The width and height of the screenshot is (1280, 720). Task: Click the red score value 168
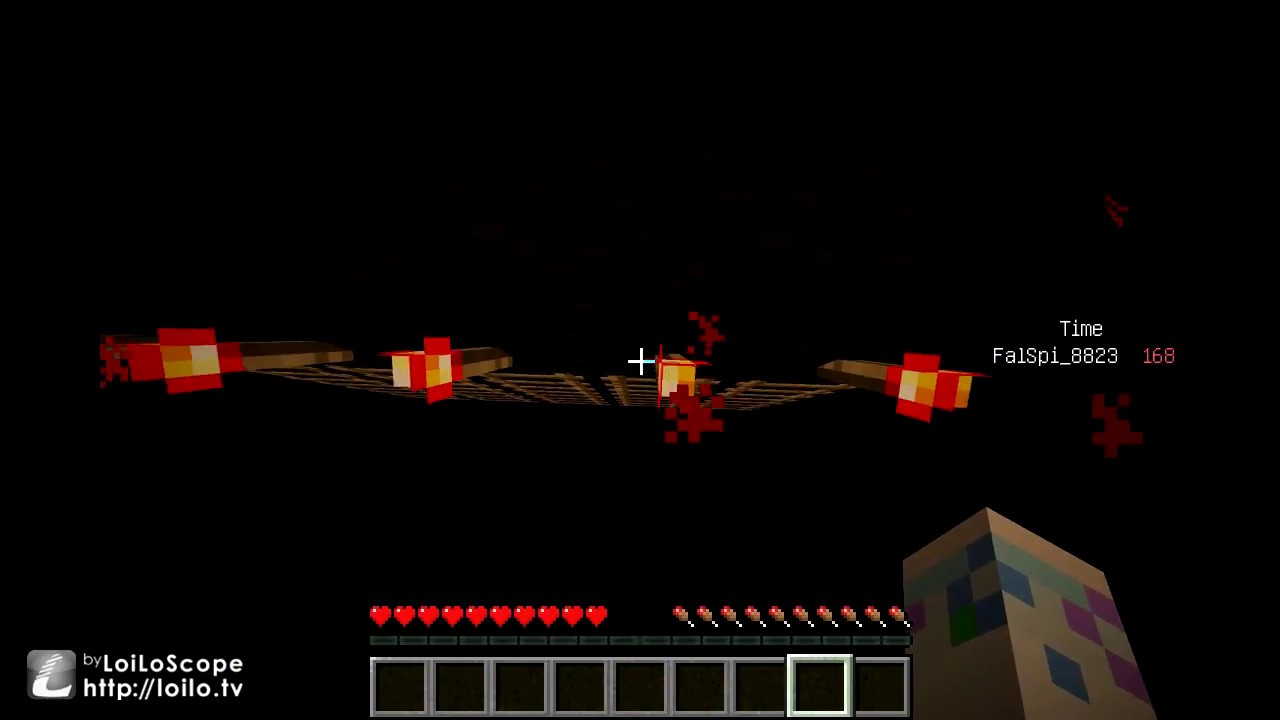tap(1158, 356)
